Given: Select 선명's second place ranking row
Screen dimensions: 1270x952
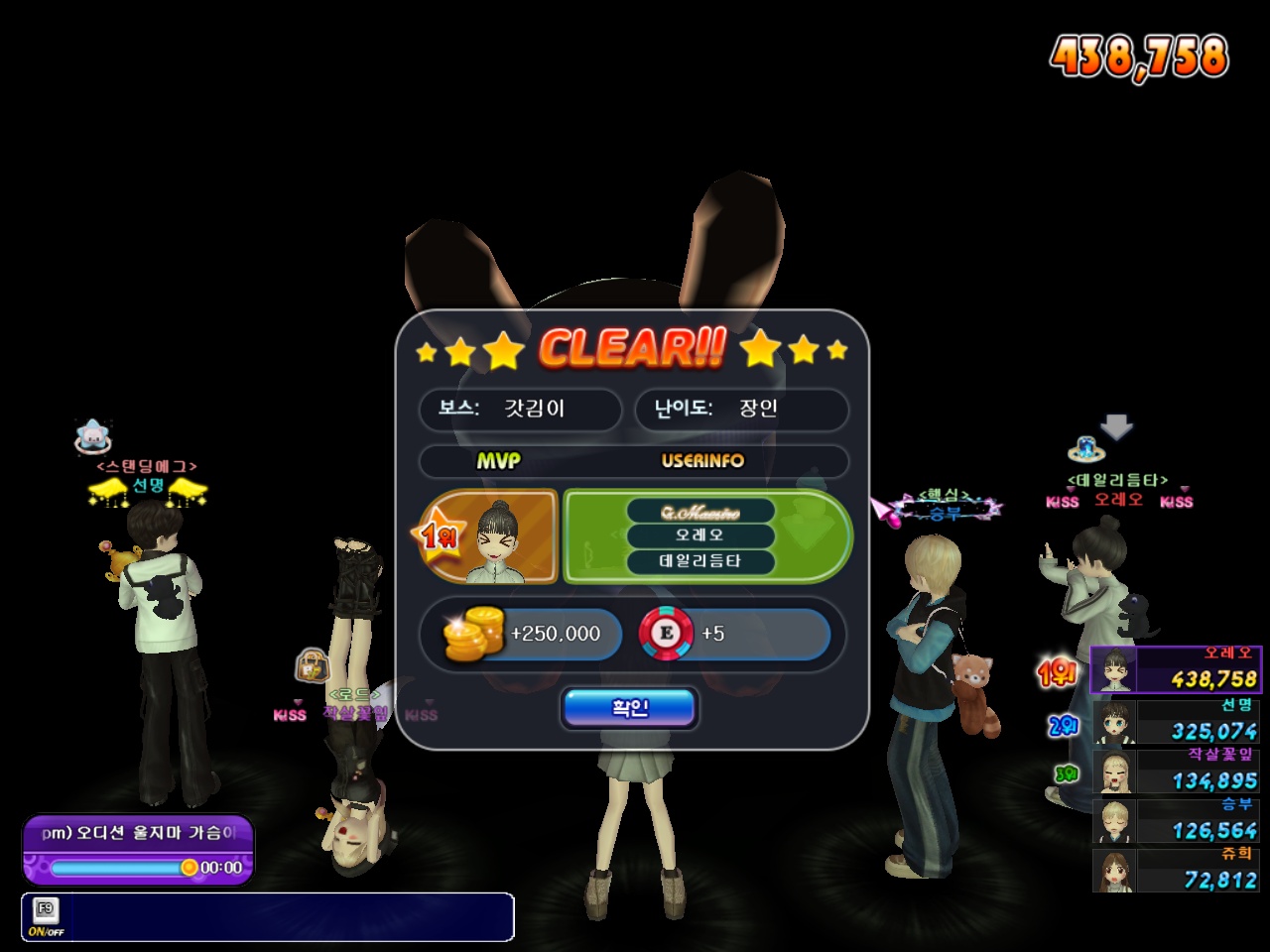Looking at the screenshot, I should point(1176,722).
